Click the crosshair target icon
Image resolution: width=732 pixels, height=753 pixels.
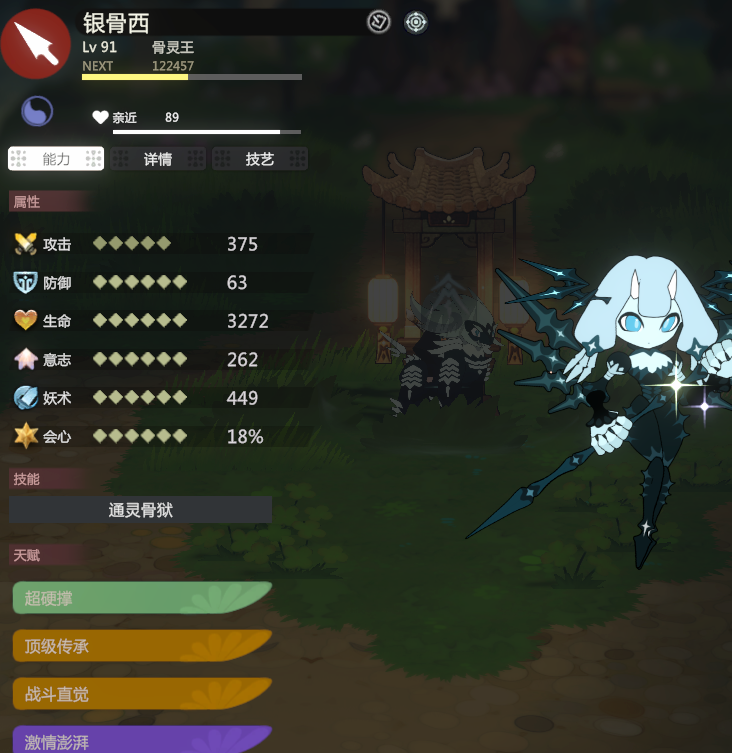click(x=416, y=21)
